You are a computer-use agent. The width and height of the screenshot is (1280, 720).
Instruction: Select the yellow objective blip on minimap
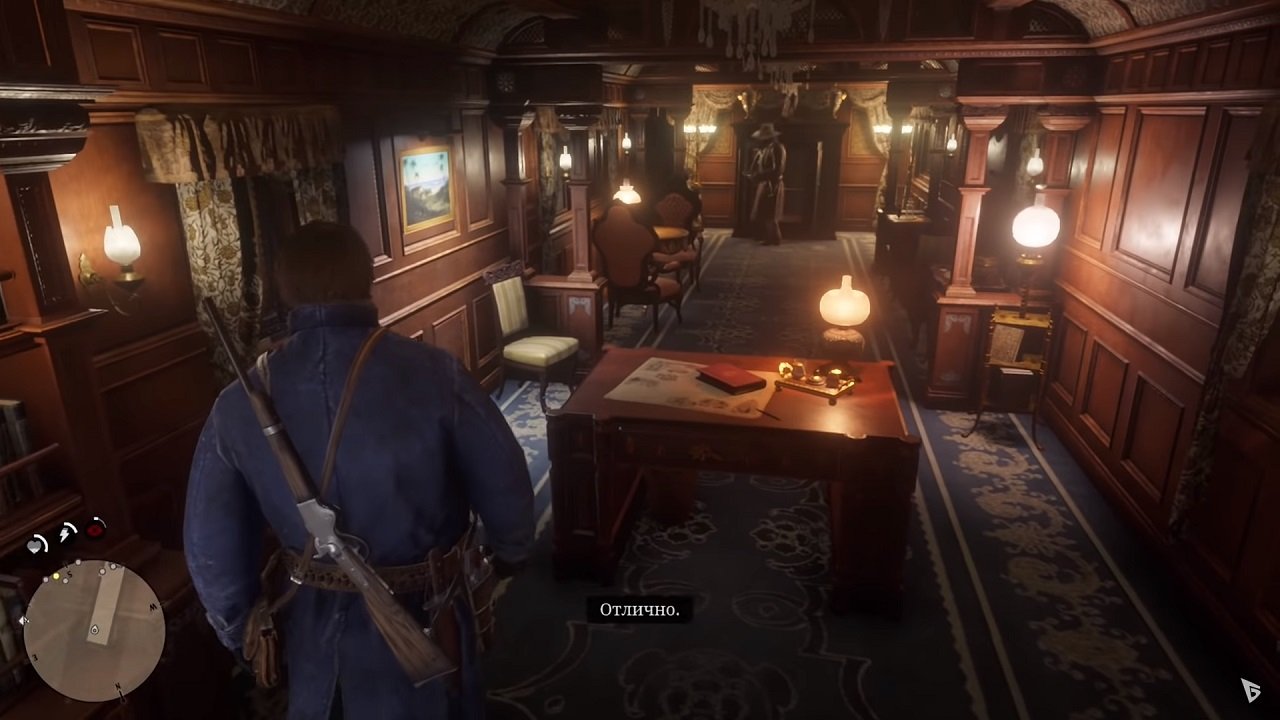click(56, 574)
